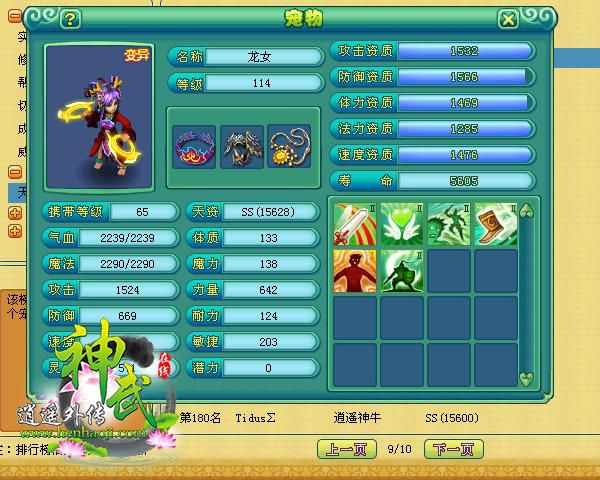Select the green winged heart skill
This screenshot has height=480, width=600.
[x=402, y=224]
